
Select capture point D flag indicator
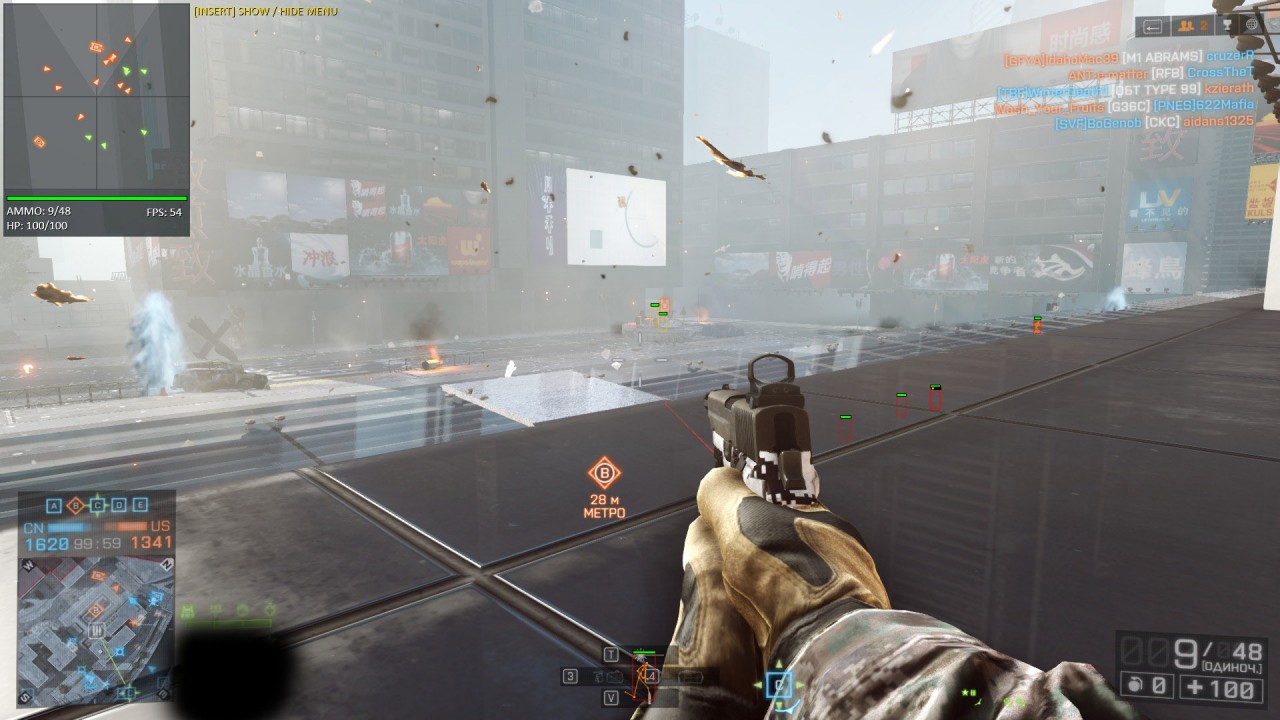pyautogui.click(x=119, y=505)
